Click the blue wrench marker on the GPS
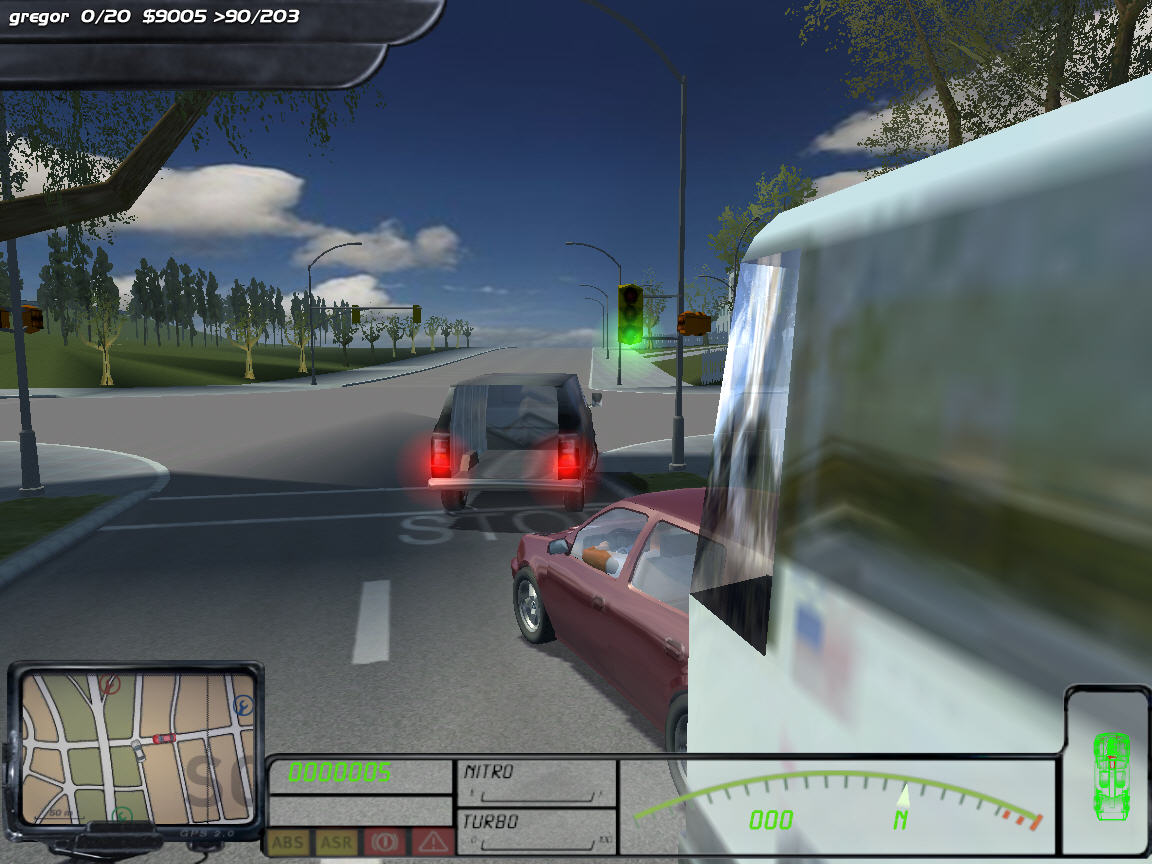The width and height of the screenshot is (1152, 864). click(x=243, y=706)
